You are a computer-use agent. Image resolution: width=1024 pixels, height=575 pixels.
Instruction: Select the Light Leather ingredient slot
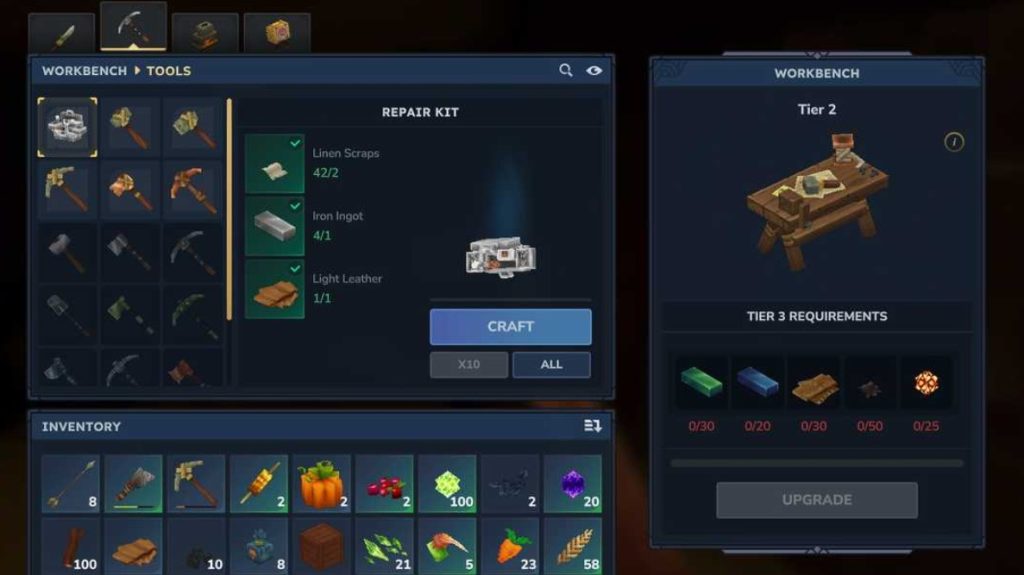click(275, 289)
